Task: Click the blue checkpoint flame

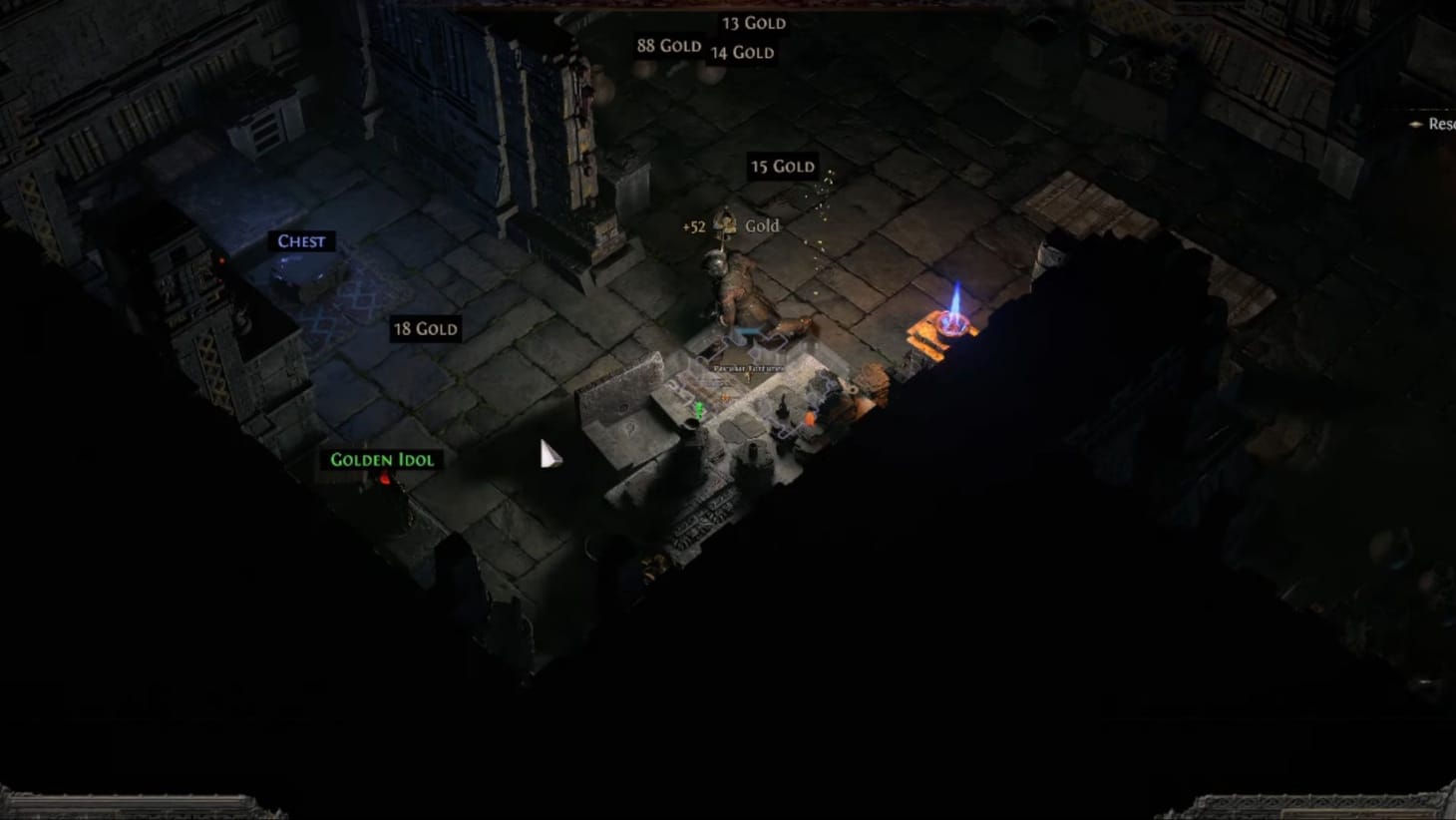Action: coord(955,299)
